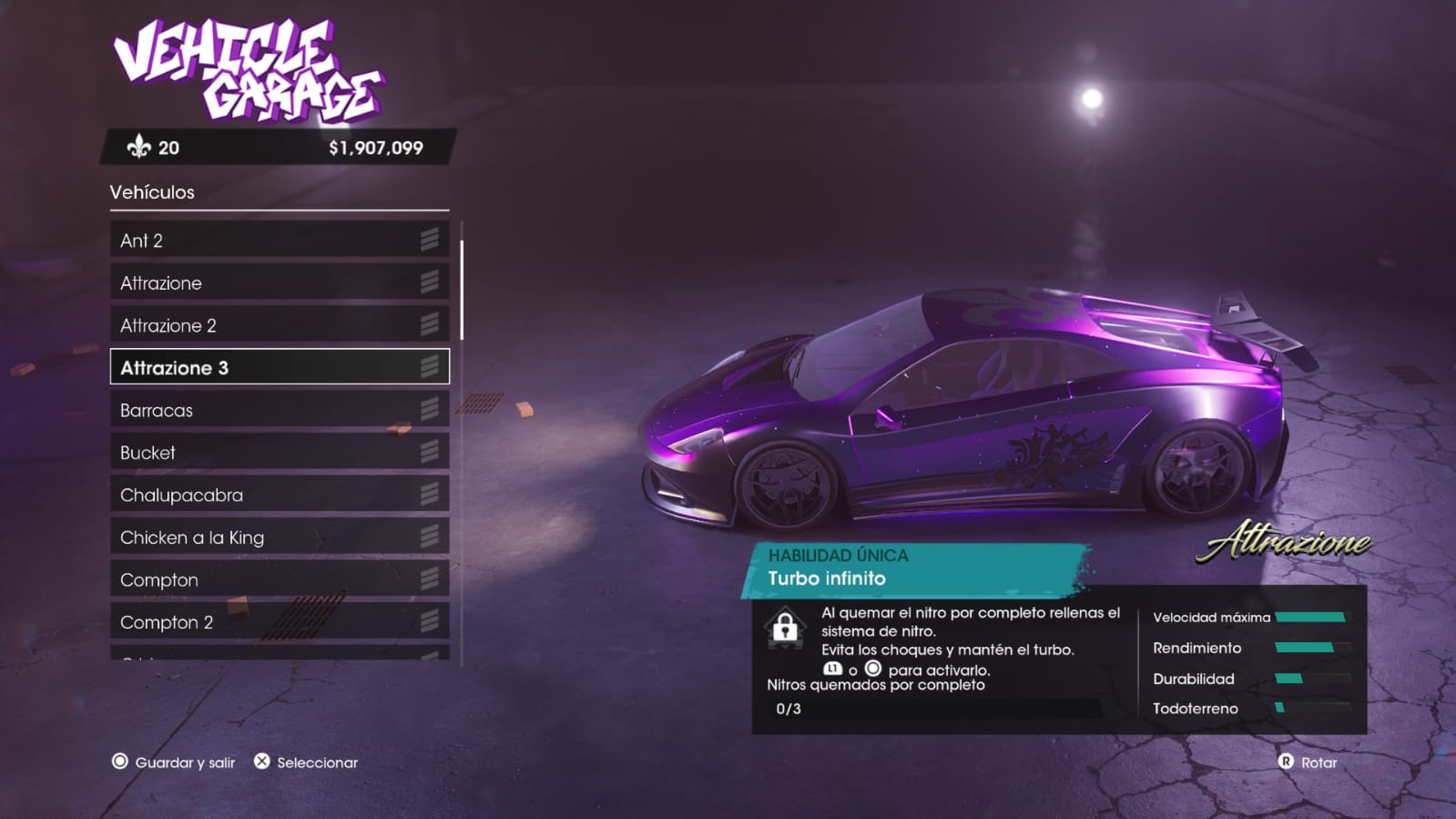
Task: Click the Rotar option
Action: [x=1308, y=763]
